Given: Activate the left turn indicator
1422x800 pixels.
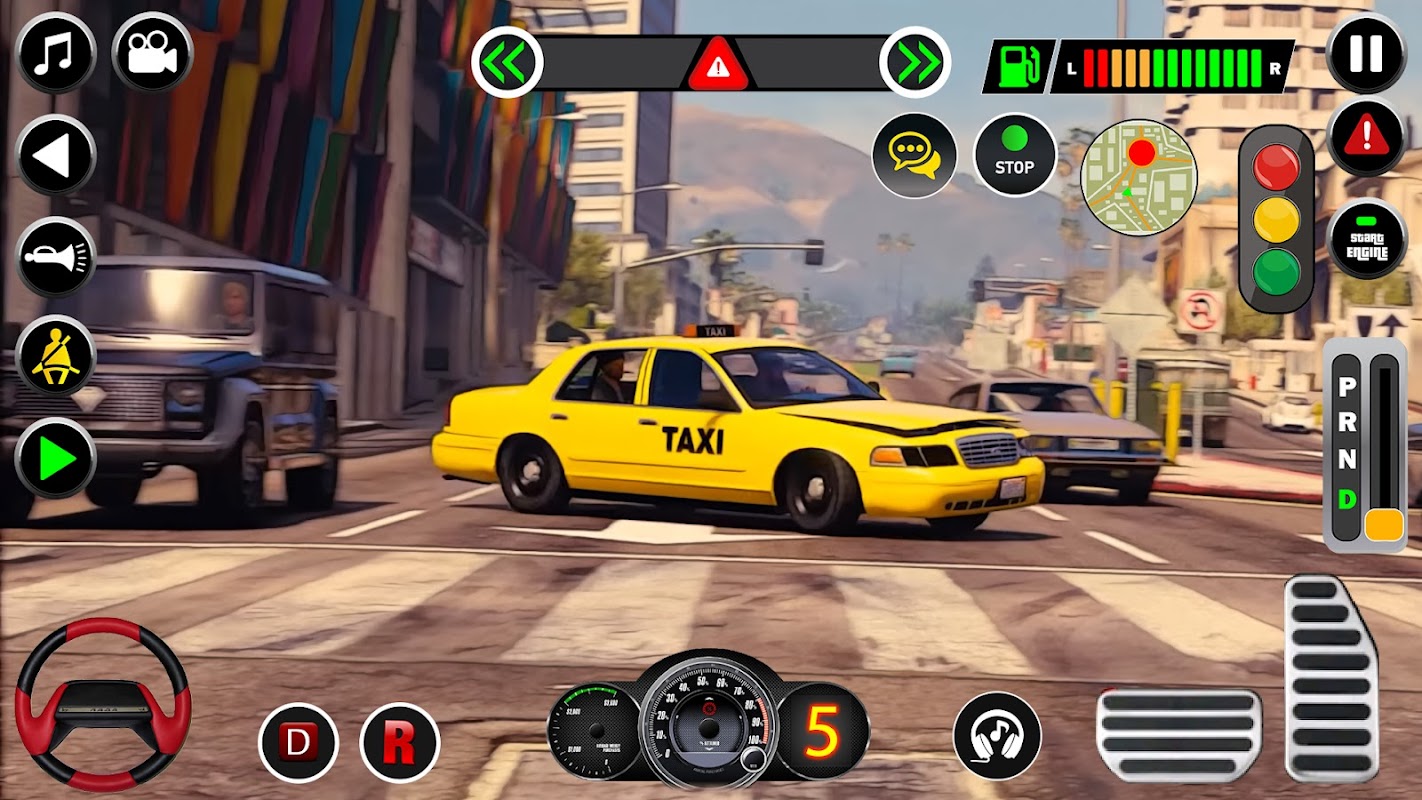Looking at the screenshot, I should 507,62.
